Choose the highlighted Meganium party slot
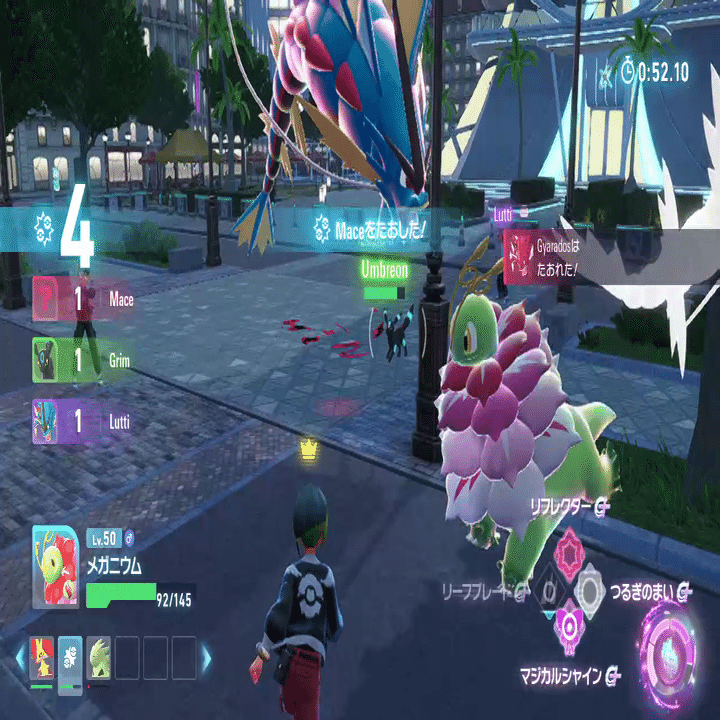Viewport: 720px width, 720px height. pyautogui.click(x=70, y=657)
